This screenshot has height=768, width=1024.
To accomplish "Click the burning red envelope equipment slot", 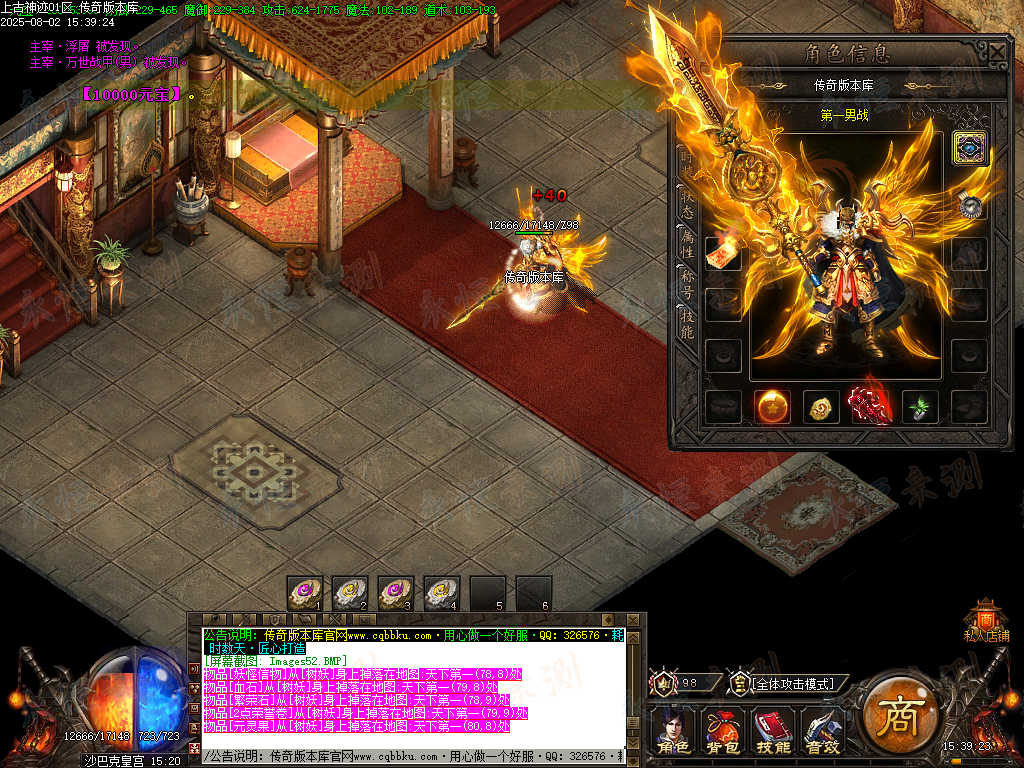I will pyautogui.click(x=723, y=255).
